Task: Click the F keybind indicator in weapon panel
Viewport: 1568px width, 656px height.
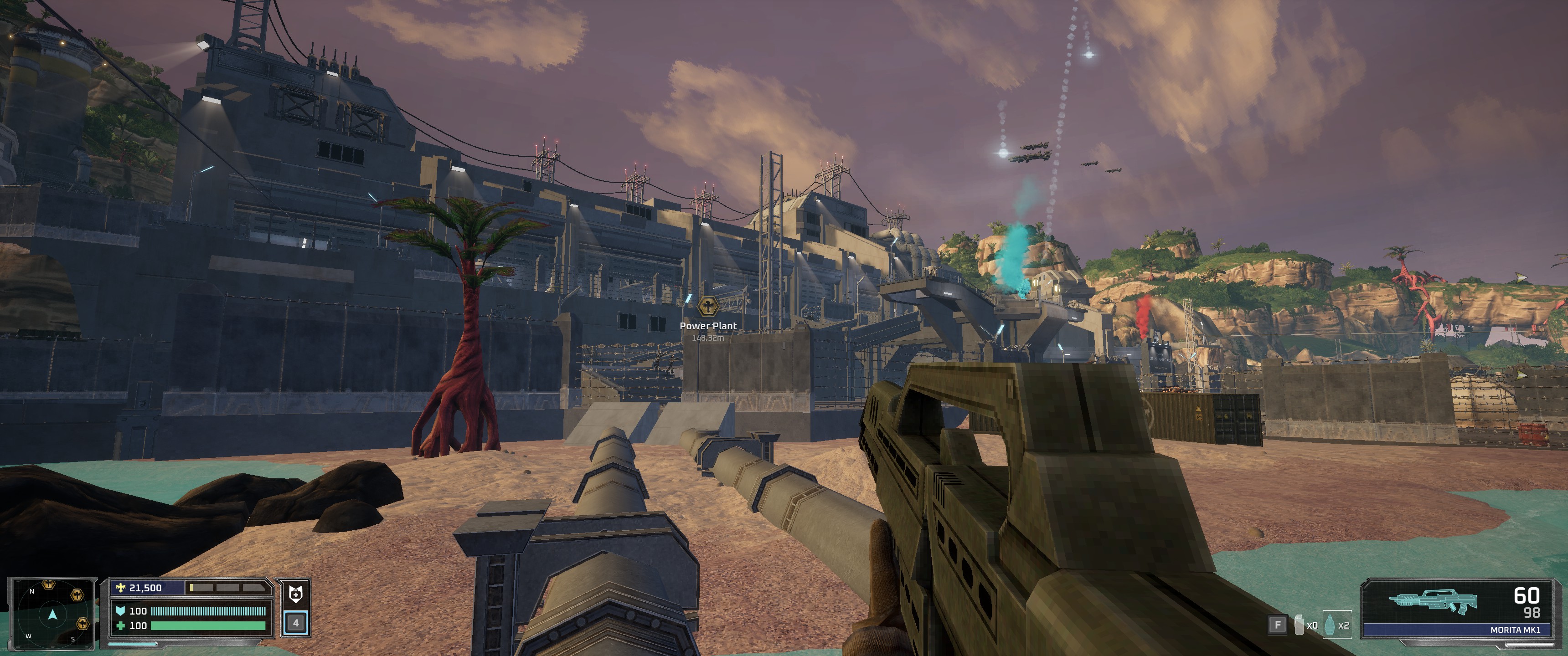Action: (x=1278, y=625)
